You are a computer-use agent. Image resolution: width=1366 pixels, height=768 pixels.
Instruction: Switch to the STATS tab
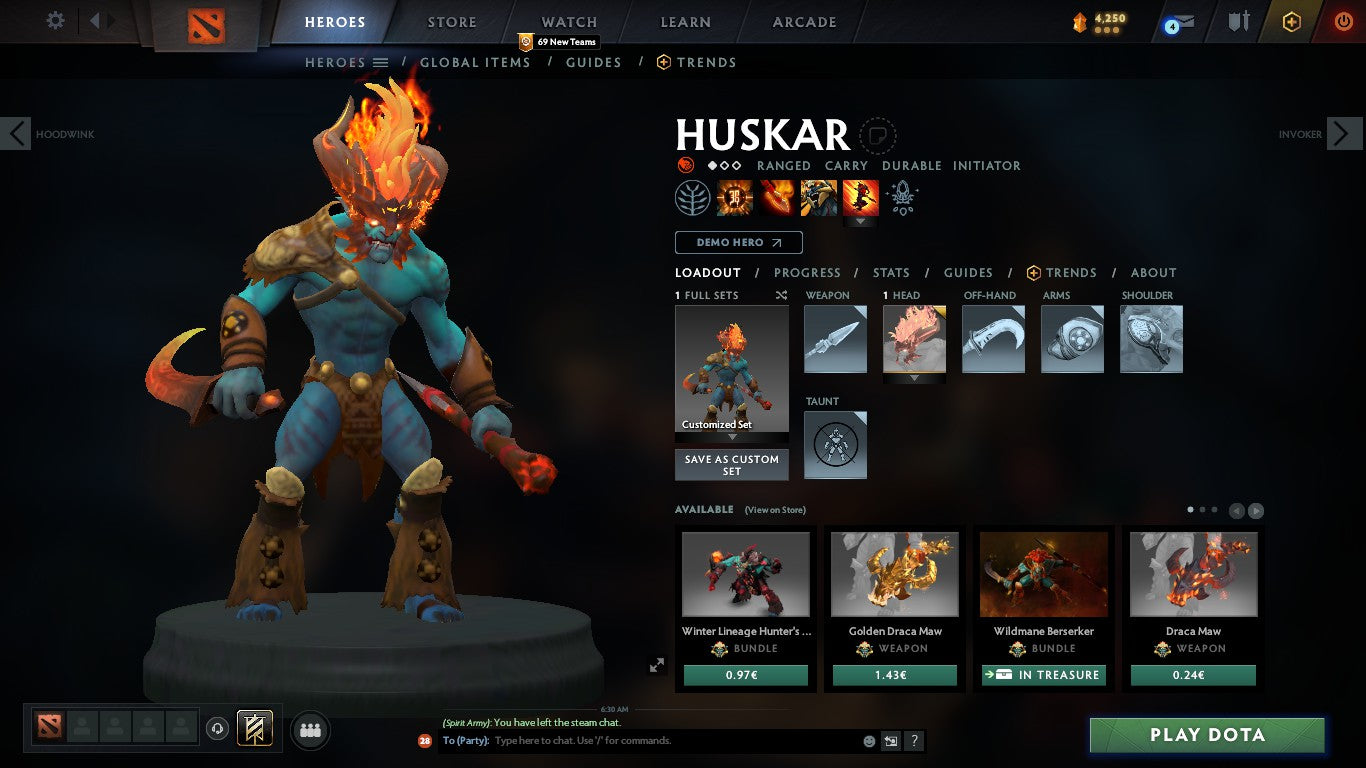889,272
